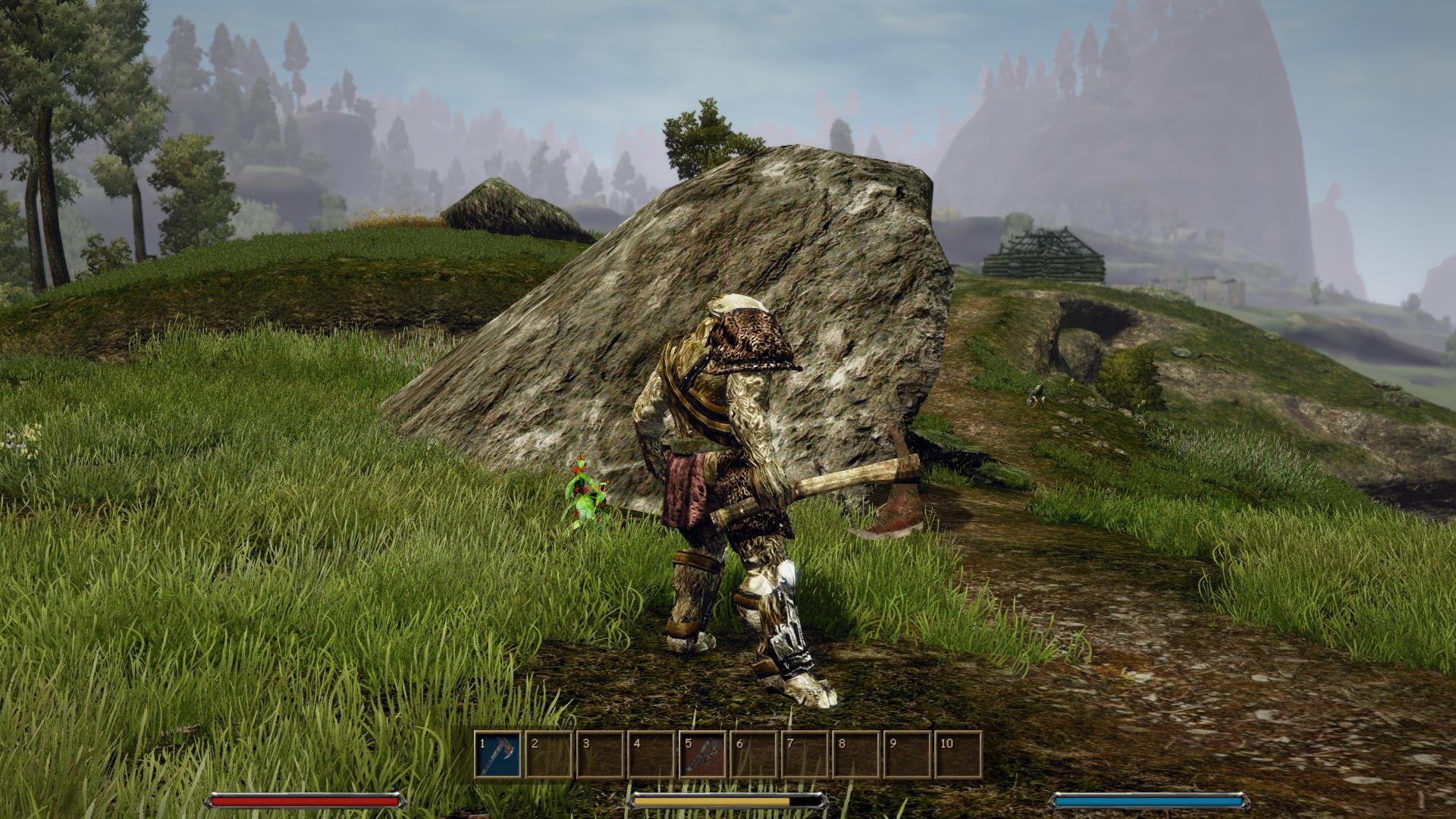Select the spiked club in hotbar slot 5

pyautogui.click(x=702, y=755)
